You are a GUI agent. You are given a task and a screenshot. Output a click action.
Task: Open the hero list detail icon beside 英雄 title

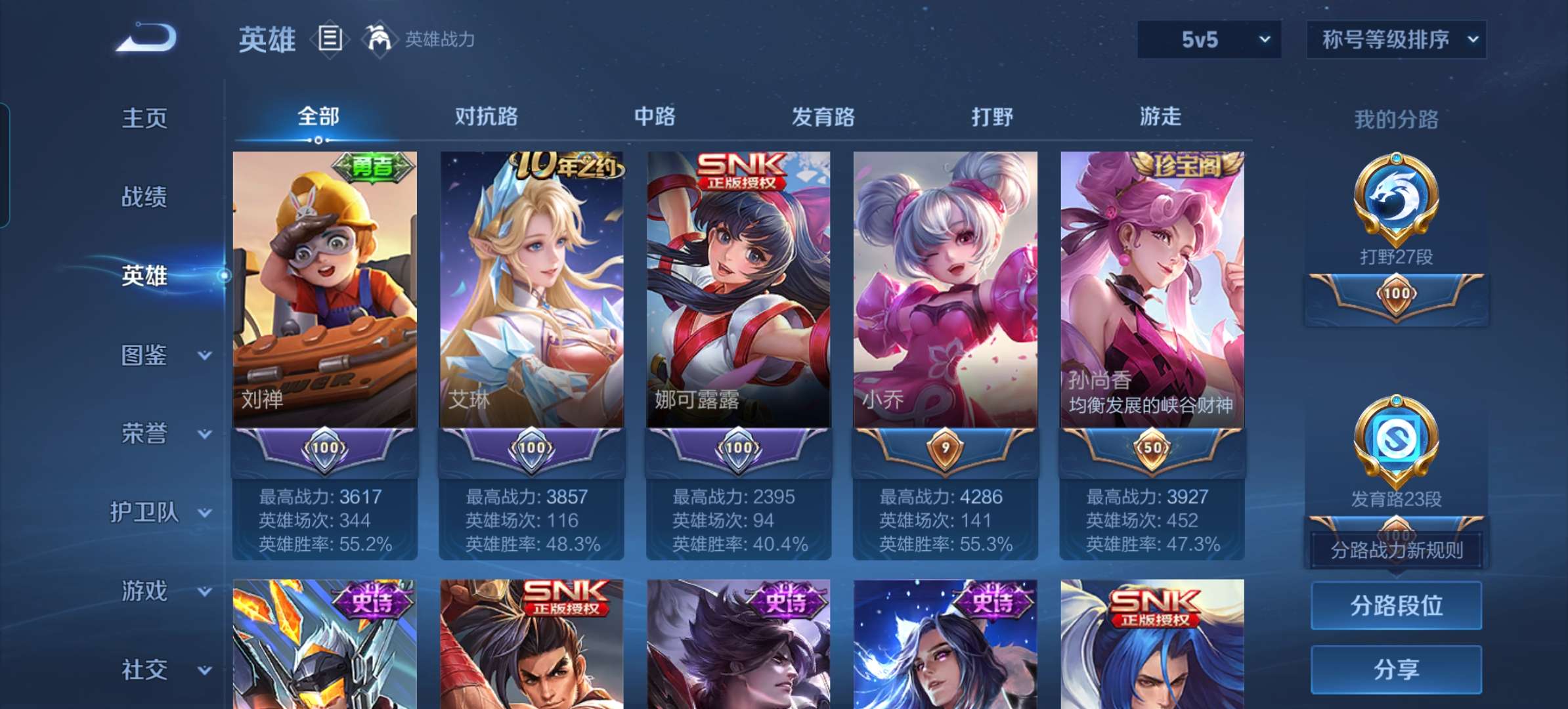(x=328, y=38)
